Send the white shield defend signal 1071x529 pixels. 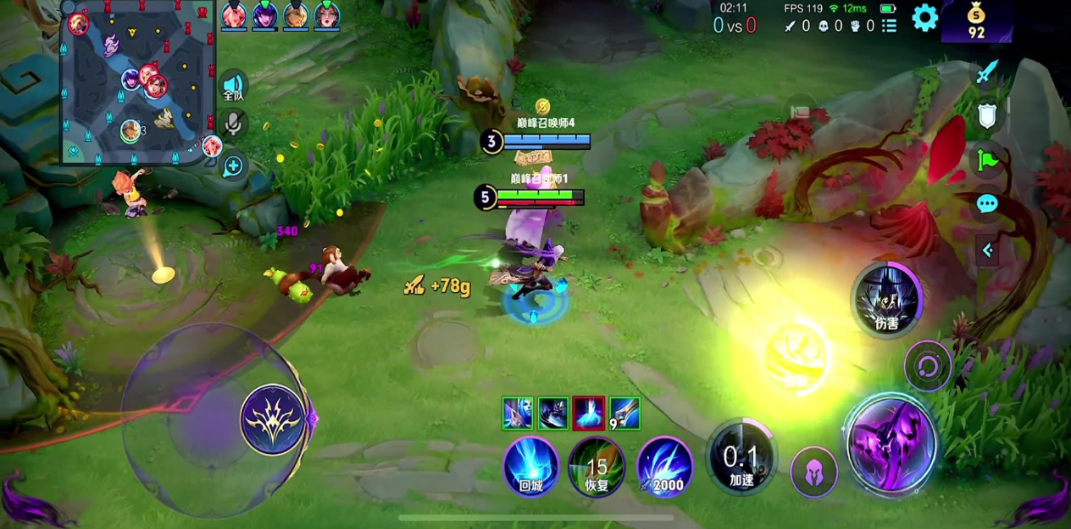pos(987,116)
